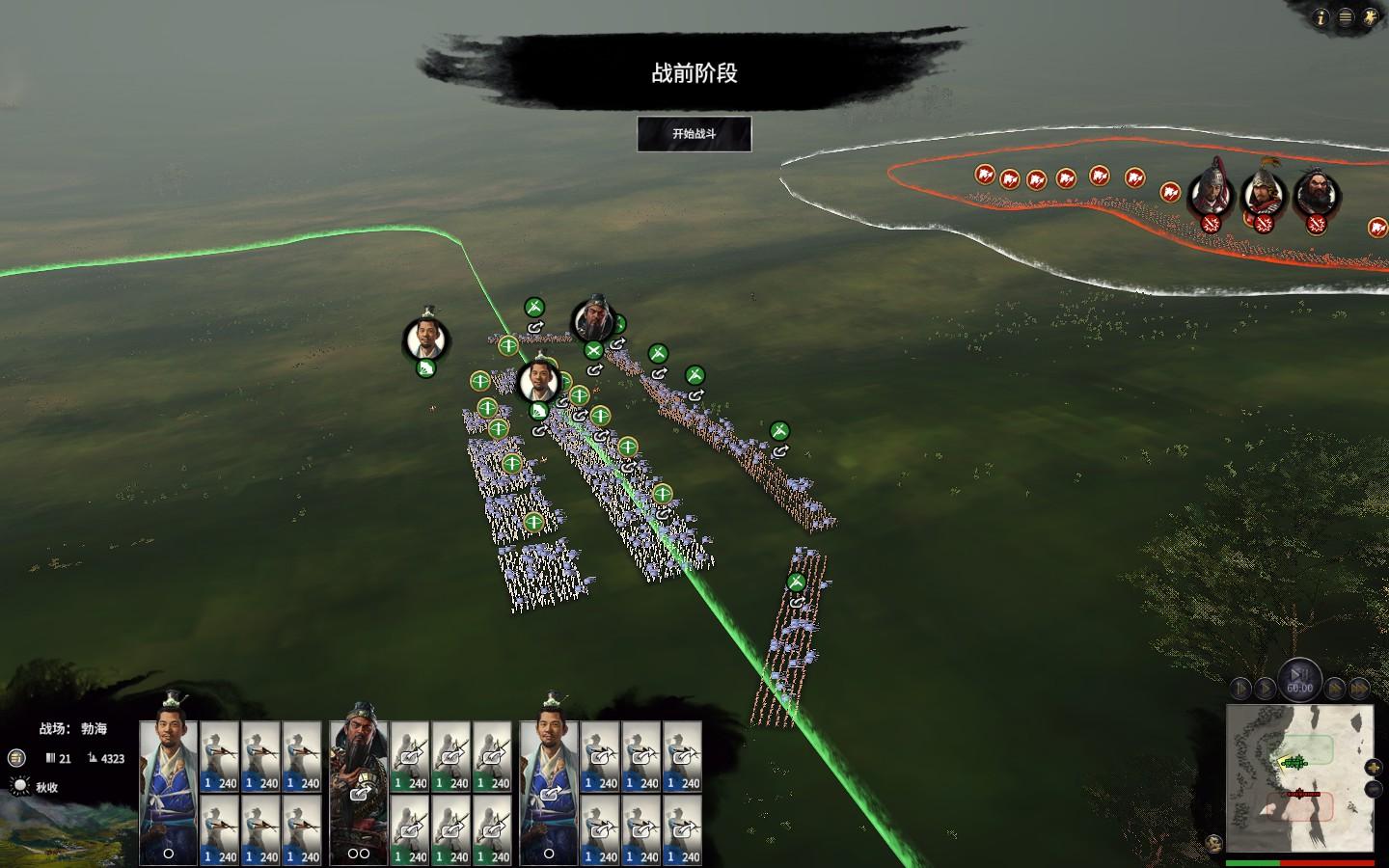Click the round list icon under the 战场 label

pyautogui.click(x=17, y=758)
